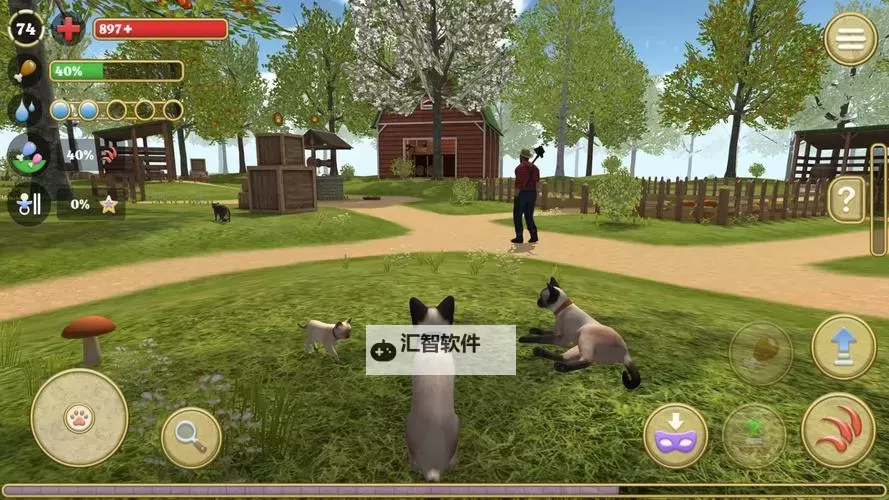Open the question mark help button
The height and width of the screenshot is (500, 889).
(x=847, y=199)
